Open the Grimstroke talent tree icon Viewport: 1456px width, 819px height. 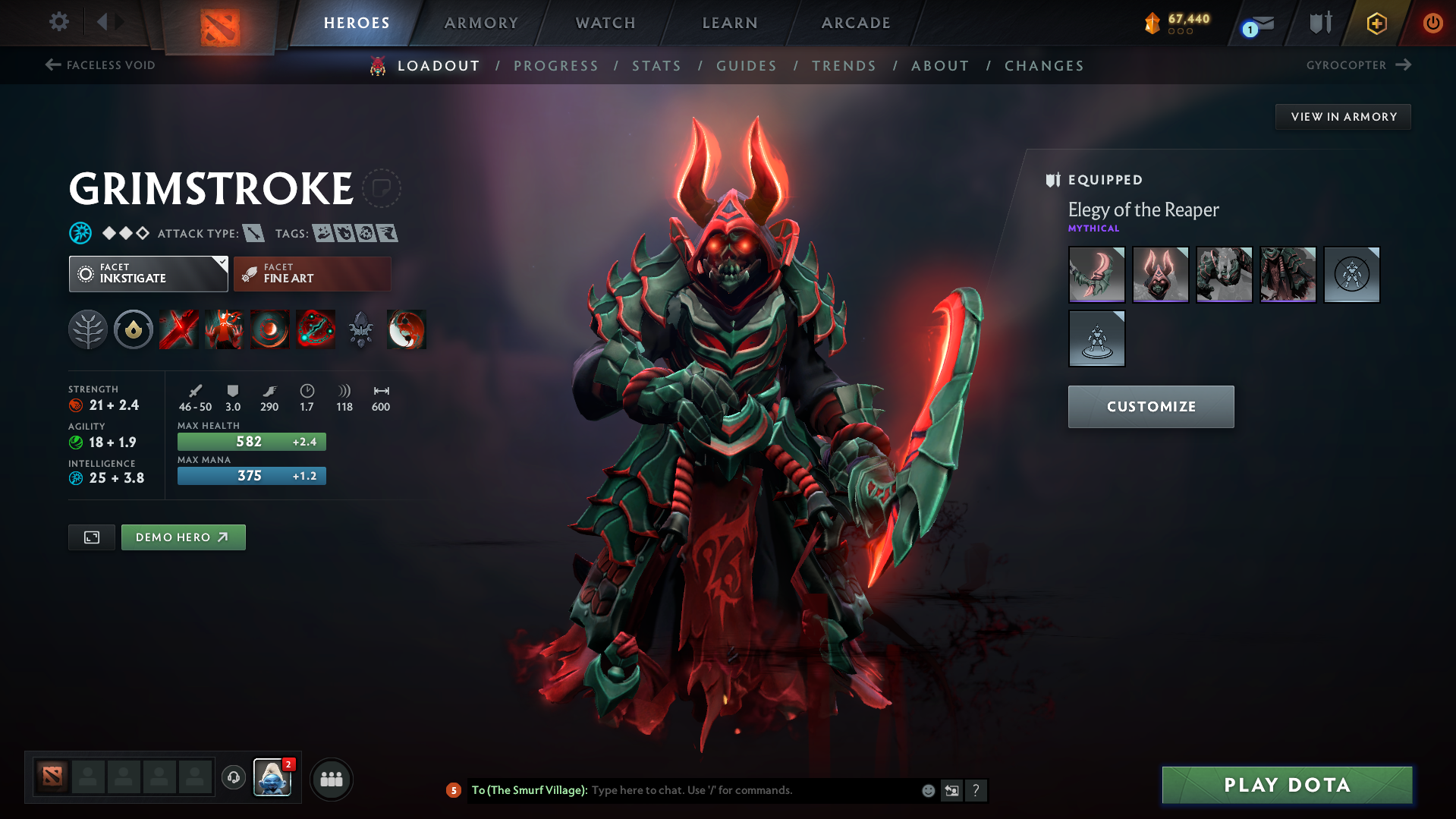coord(87,329)
